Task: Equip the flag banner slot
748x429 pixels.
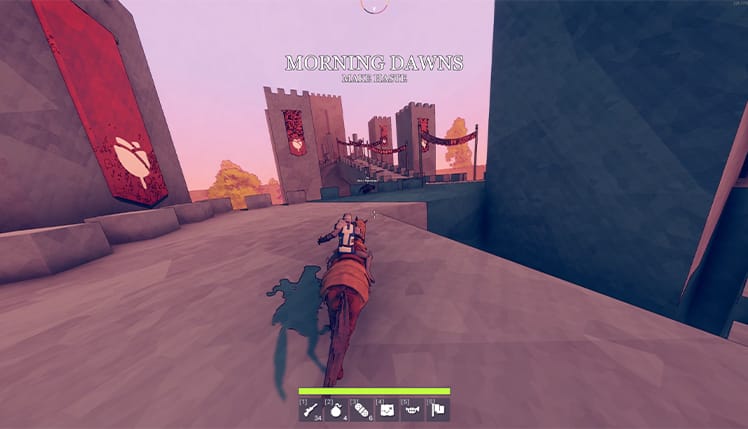Action: tap(438, 409)
